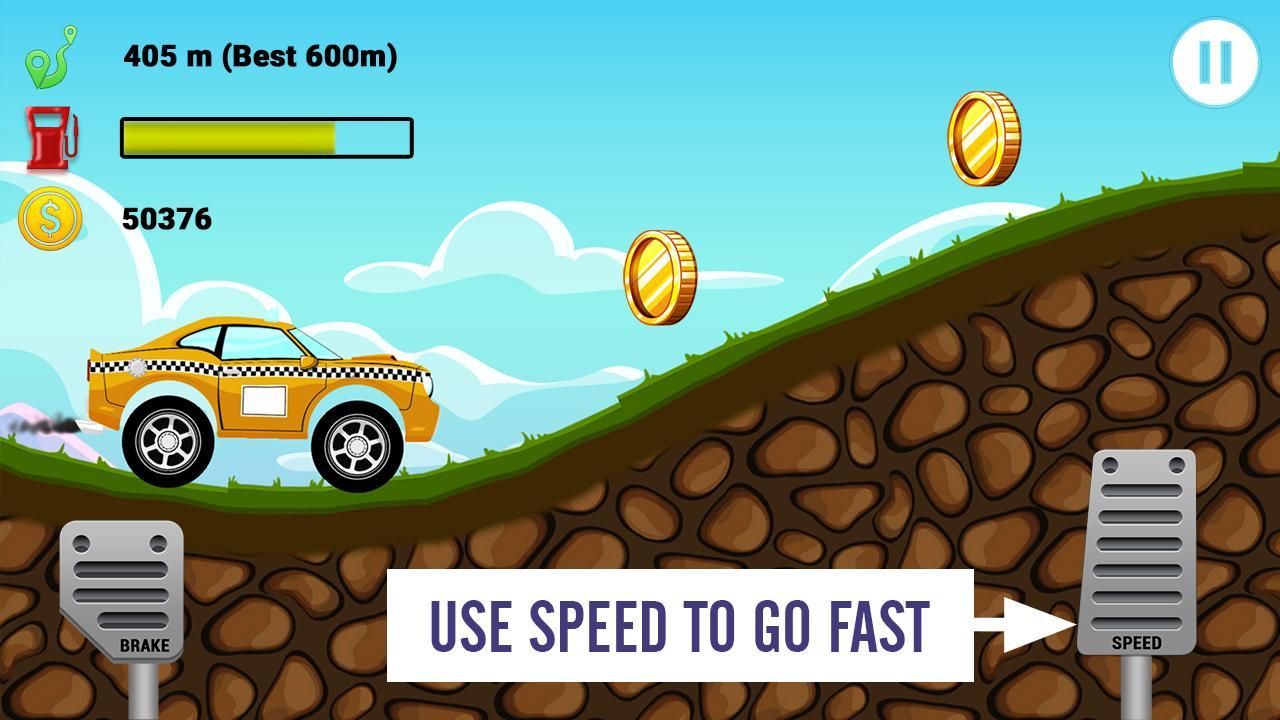Tap the coin floating above the hill
Image resolution: width=1280 pixels, height=720 pixels.
(x=661, y=275)
